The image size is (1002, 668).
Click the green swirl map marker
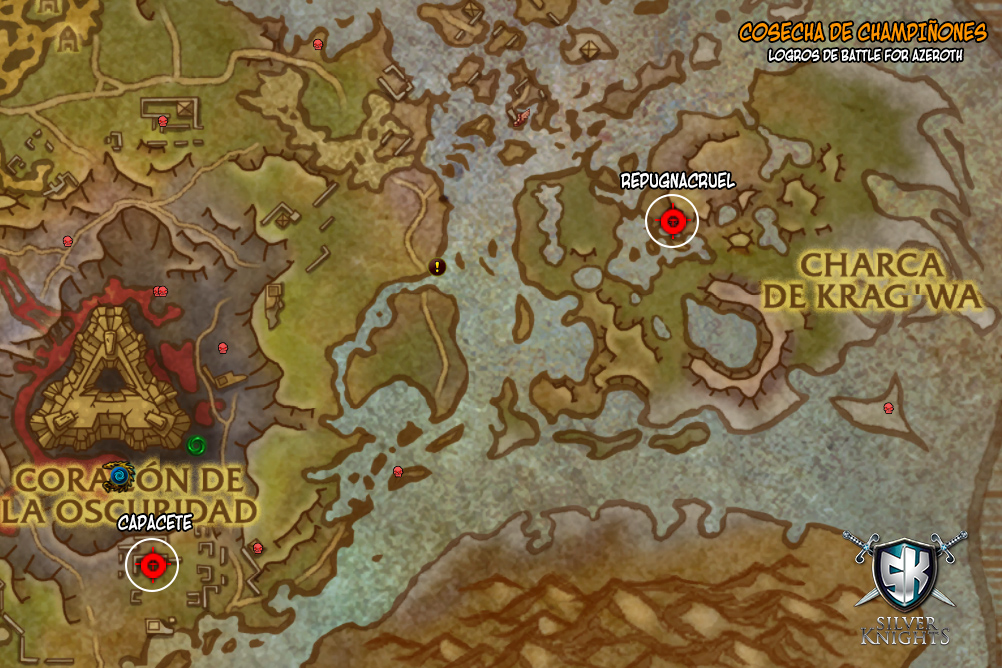[x=197, y=443]
